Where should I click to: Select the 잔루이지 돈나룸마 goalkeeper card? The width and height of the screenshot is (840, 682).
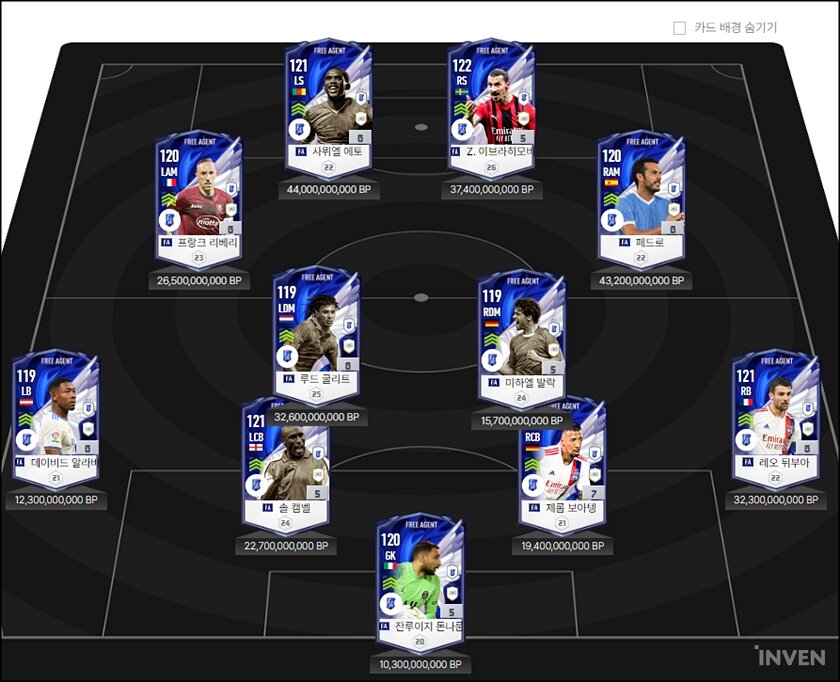click(x=421, y=580)
